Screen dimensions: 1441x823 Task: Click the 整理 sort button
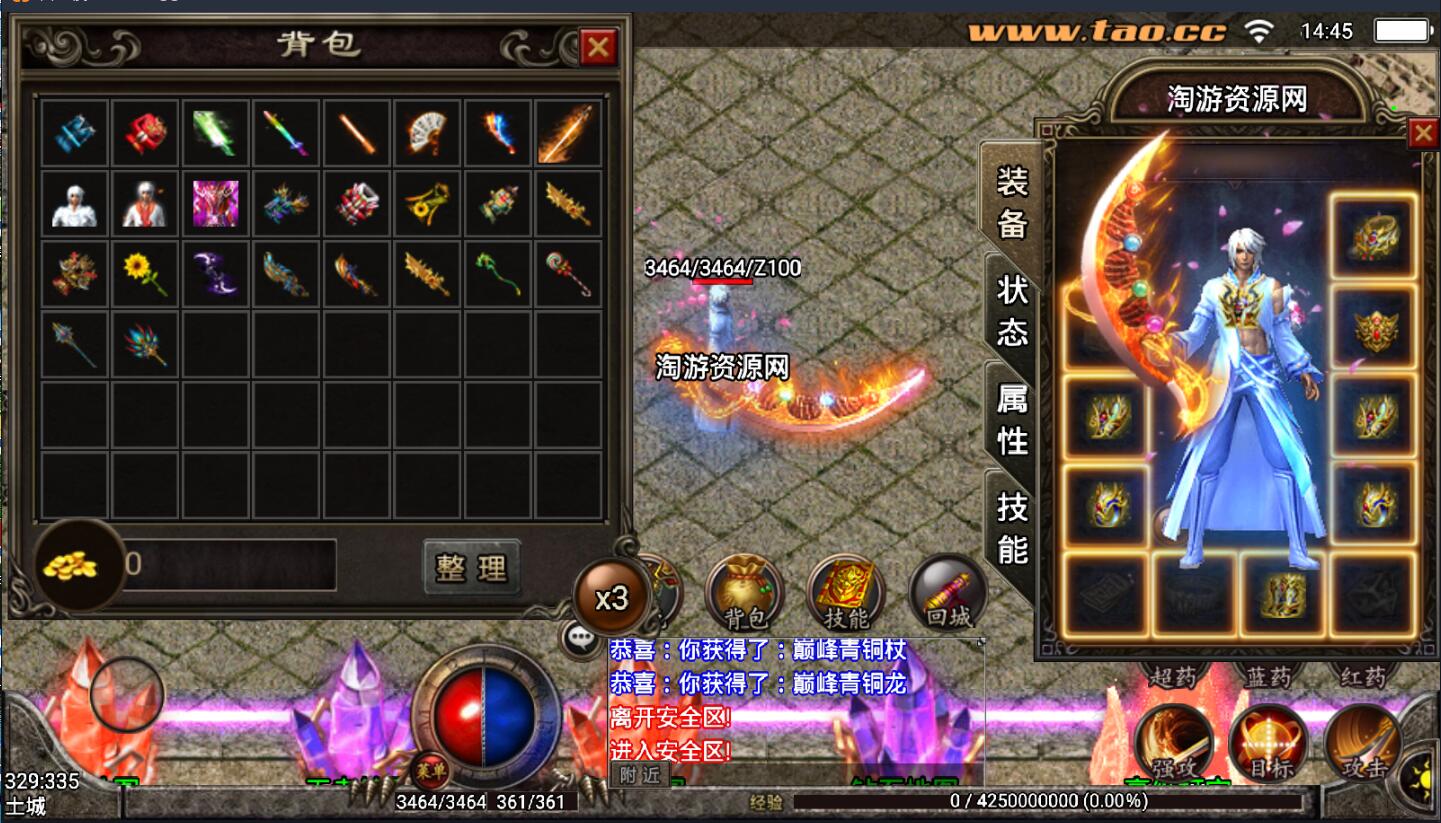[x=472, y=568]
